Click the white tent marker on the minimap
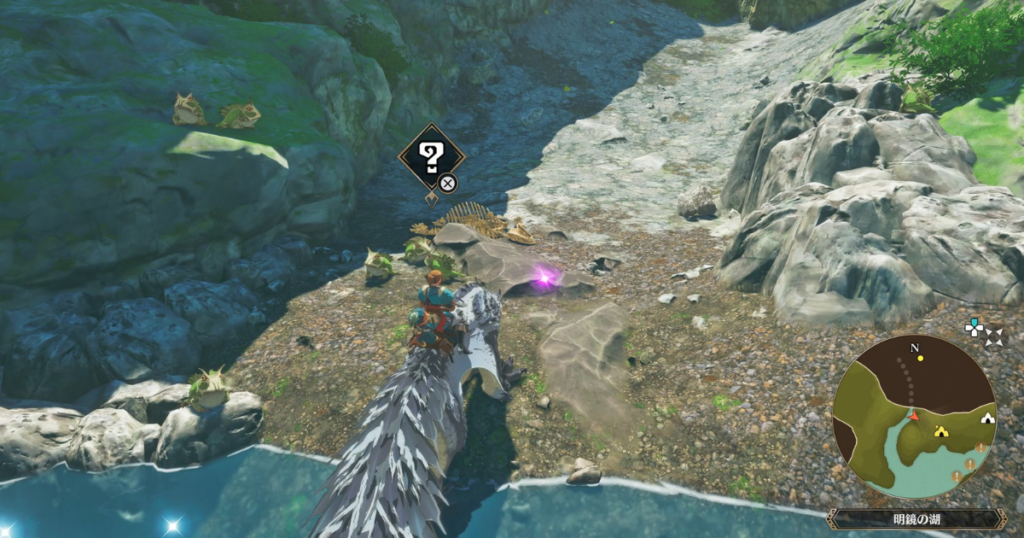The image size is (1024, 538). (x=988, y=418)
